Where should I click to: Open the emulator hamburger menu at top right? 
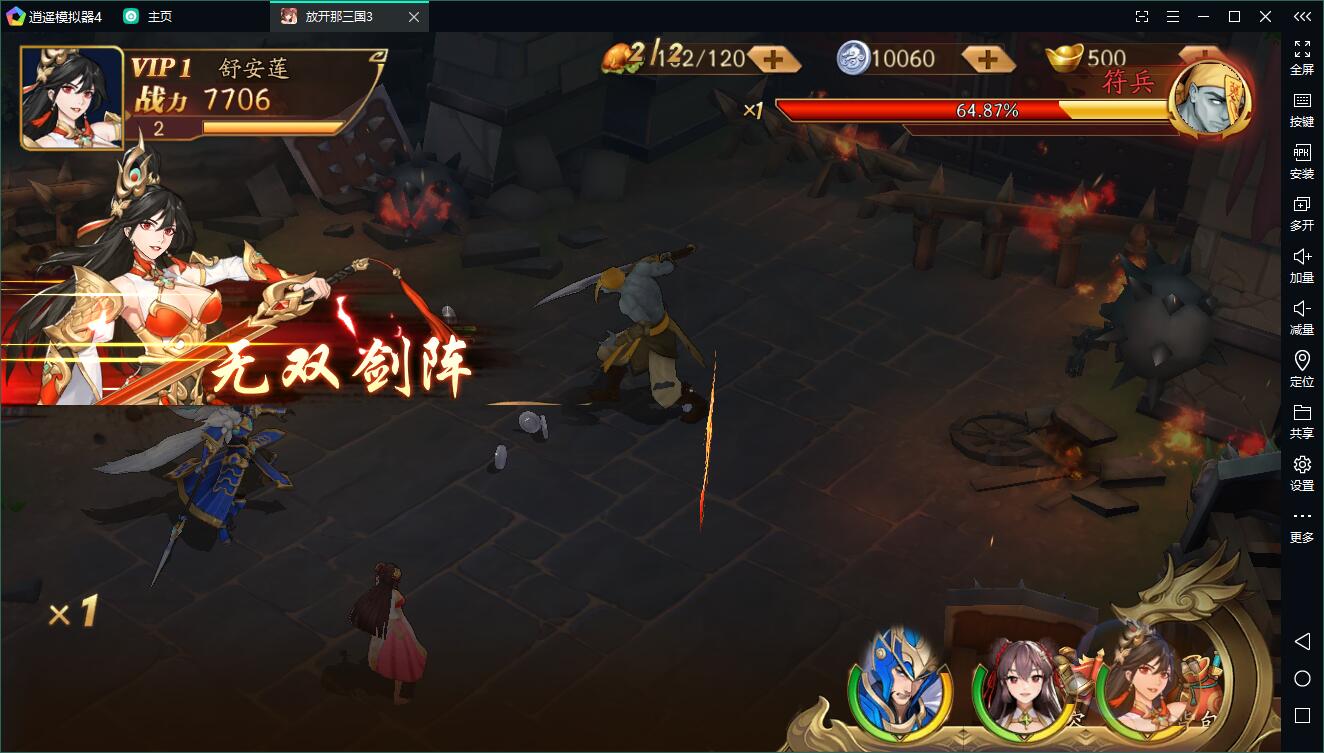pyautogui.click(x=1172, y=16)
